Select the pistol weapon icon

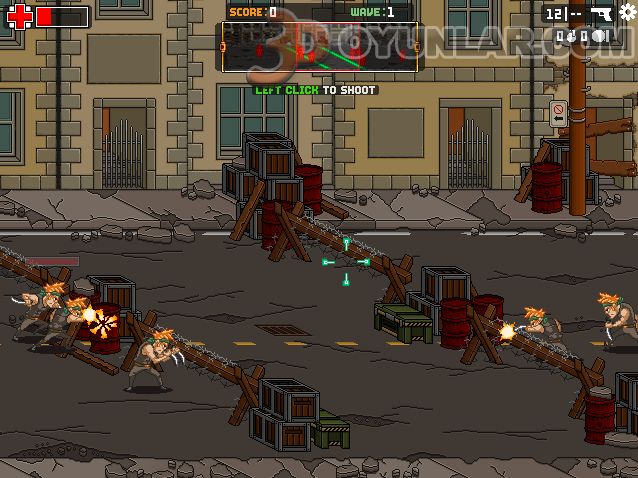click(x=601, y=14)
